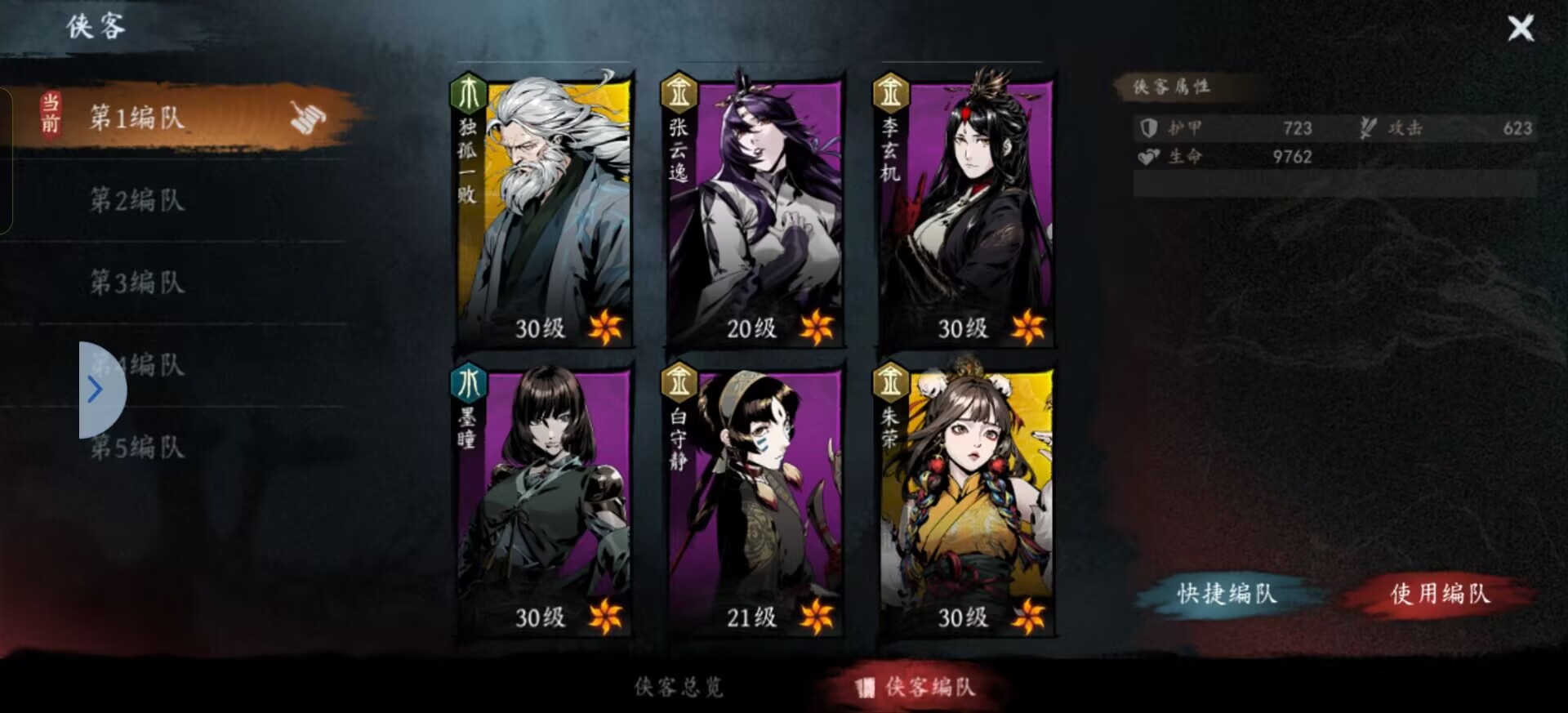
Task: Click the 金 element icon on 张云逸's card
Action: pyautogui.click(x=679, y=92)
